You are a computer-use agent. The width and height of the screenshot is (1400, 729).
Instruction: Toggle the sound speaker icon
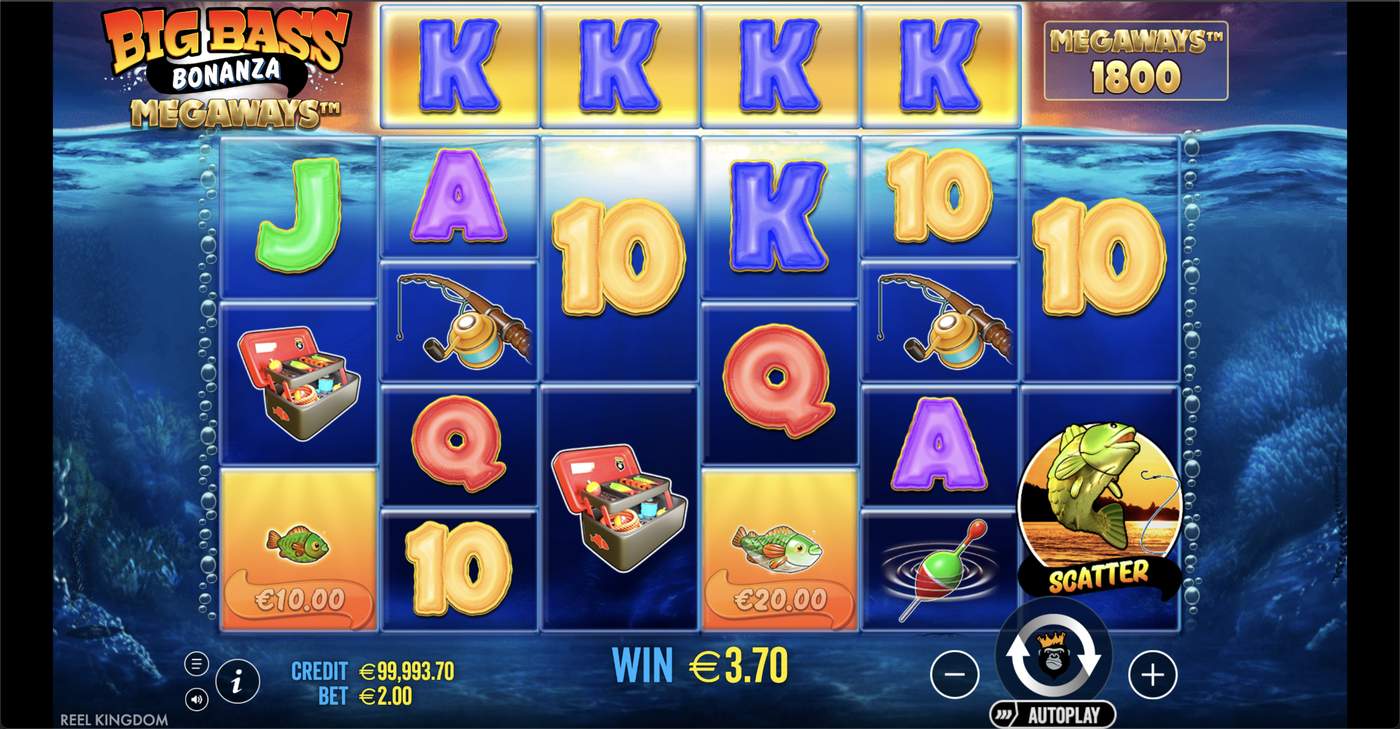tap(196, 699)
